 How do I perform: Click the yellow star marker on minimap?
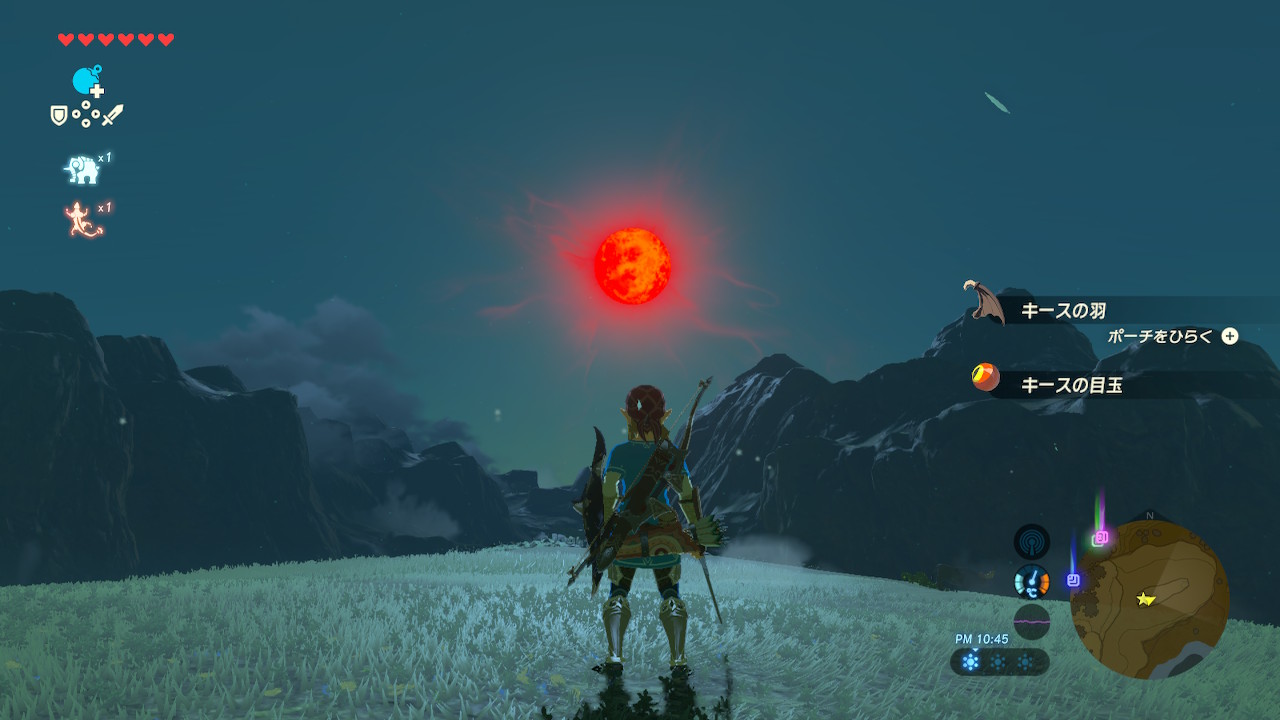[1145, 599]
